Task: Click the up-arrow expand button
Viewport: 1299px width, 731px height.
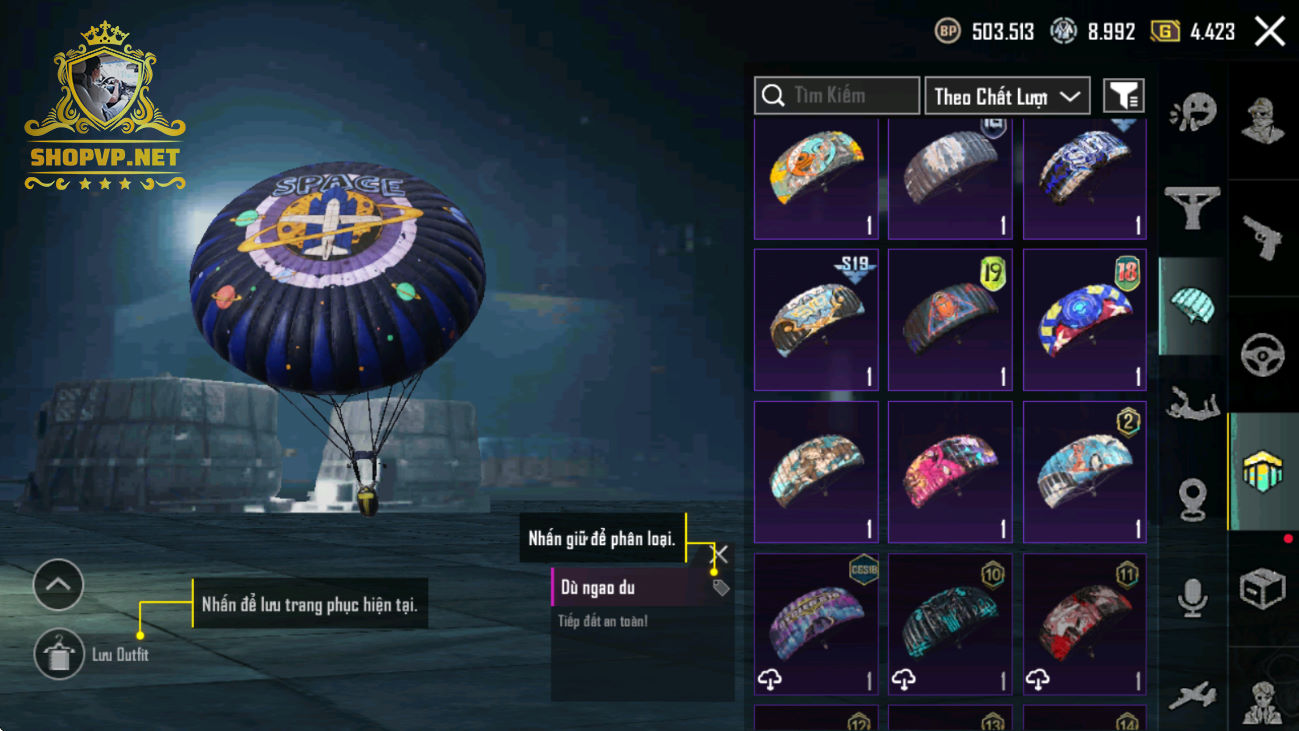Action: click(x=58, y=585)
